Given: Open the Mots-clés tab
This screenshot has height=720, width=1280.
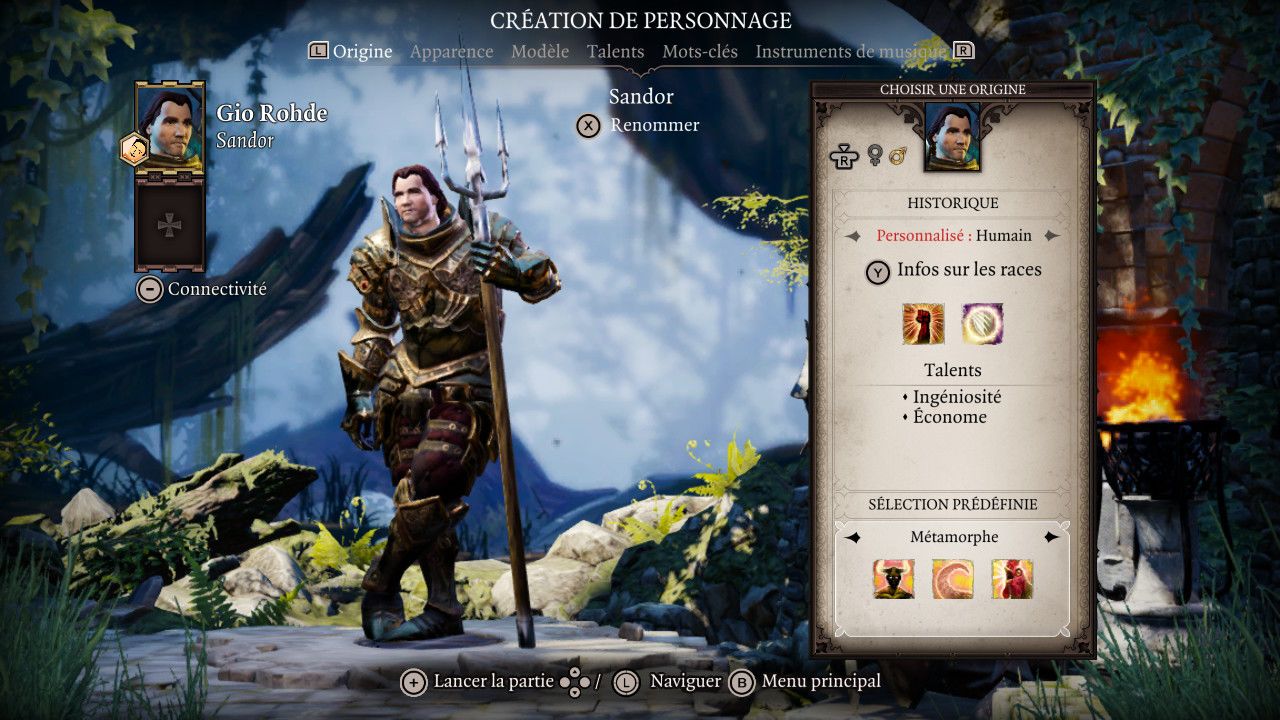Looking at the screenshot, I should [x=699, y=51].
